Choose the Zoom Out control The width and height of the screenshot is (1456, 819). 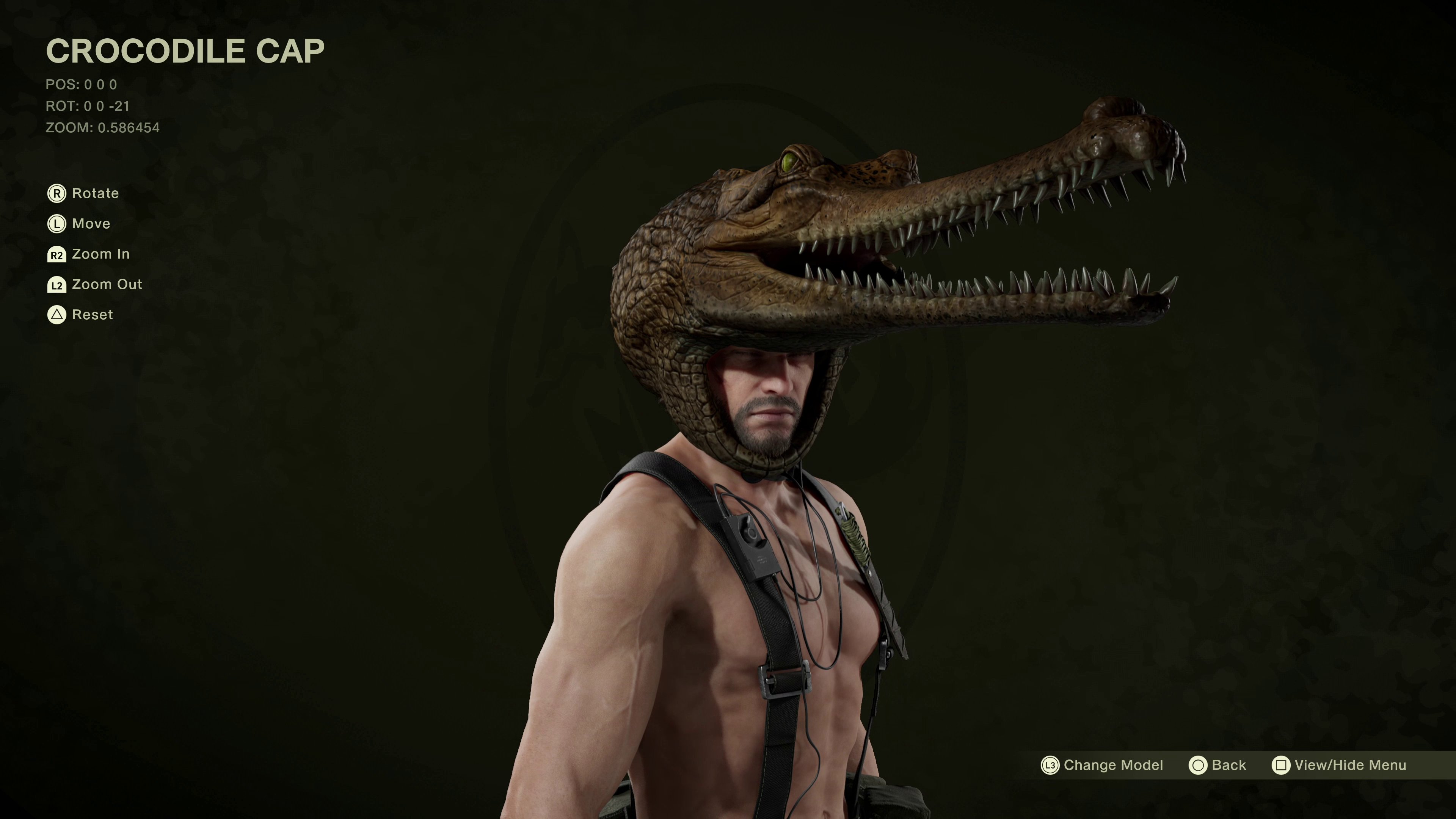point(95,284)
